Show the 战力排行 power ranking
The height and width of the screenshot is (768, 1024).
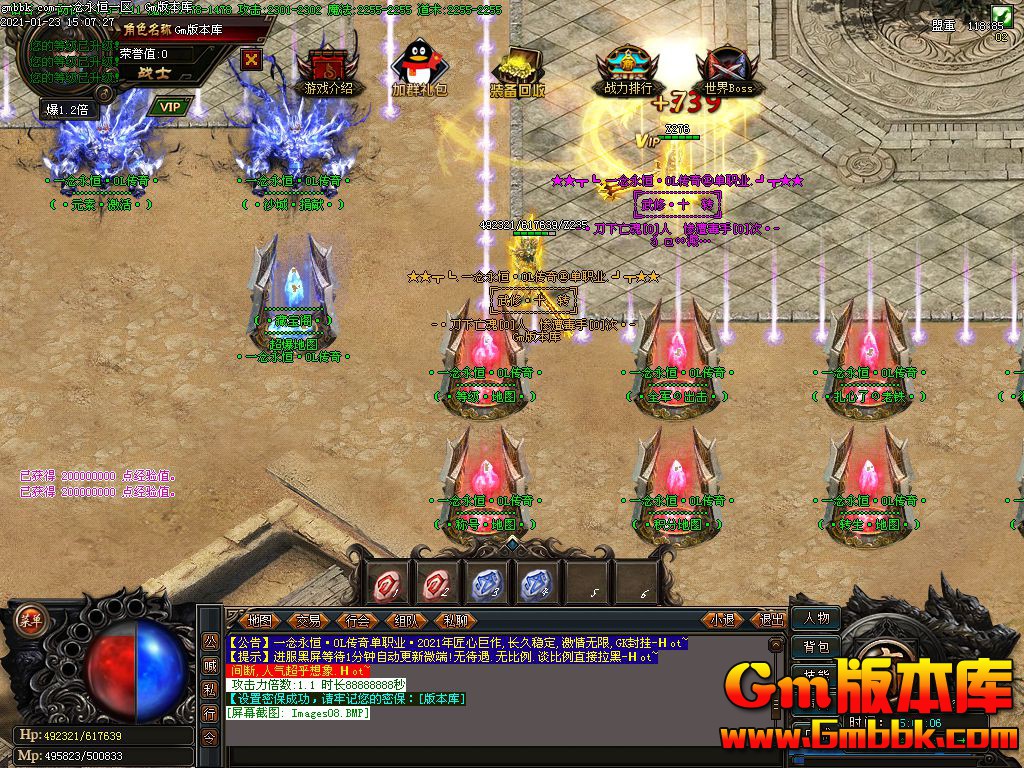pos(627,70)
